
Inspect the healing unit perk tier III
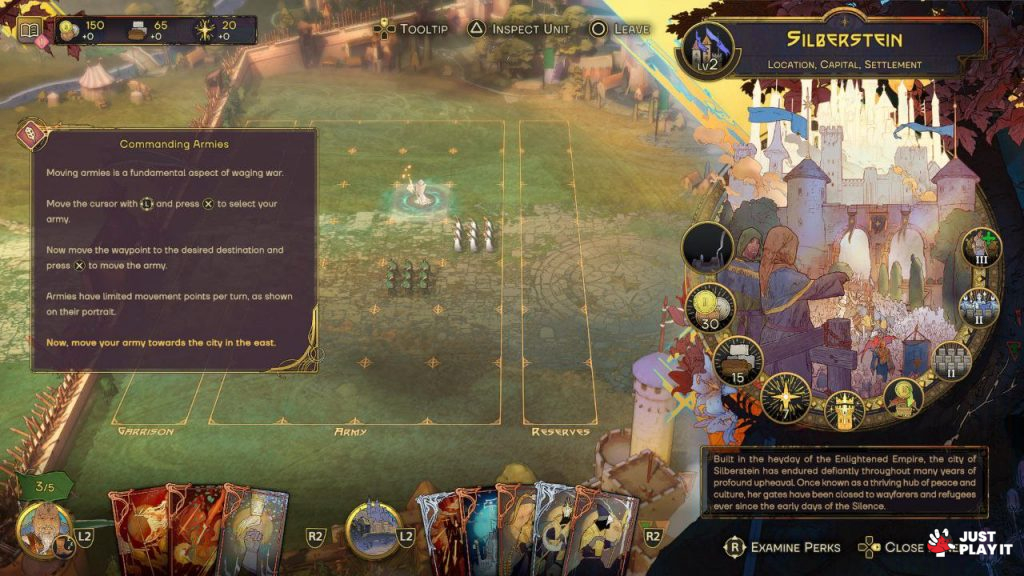(981, 250)
